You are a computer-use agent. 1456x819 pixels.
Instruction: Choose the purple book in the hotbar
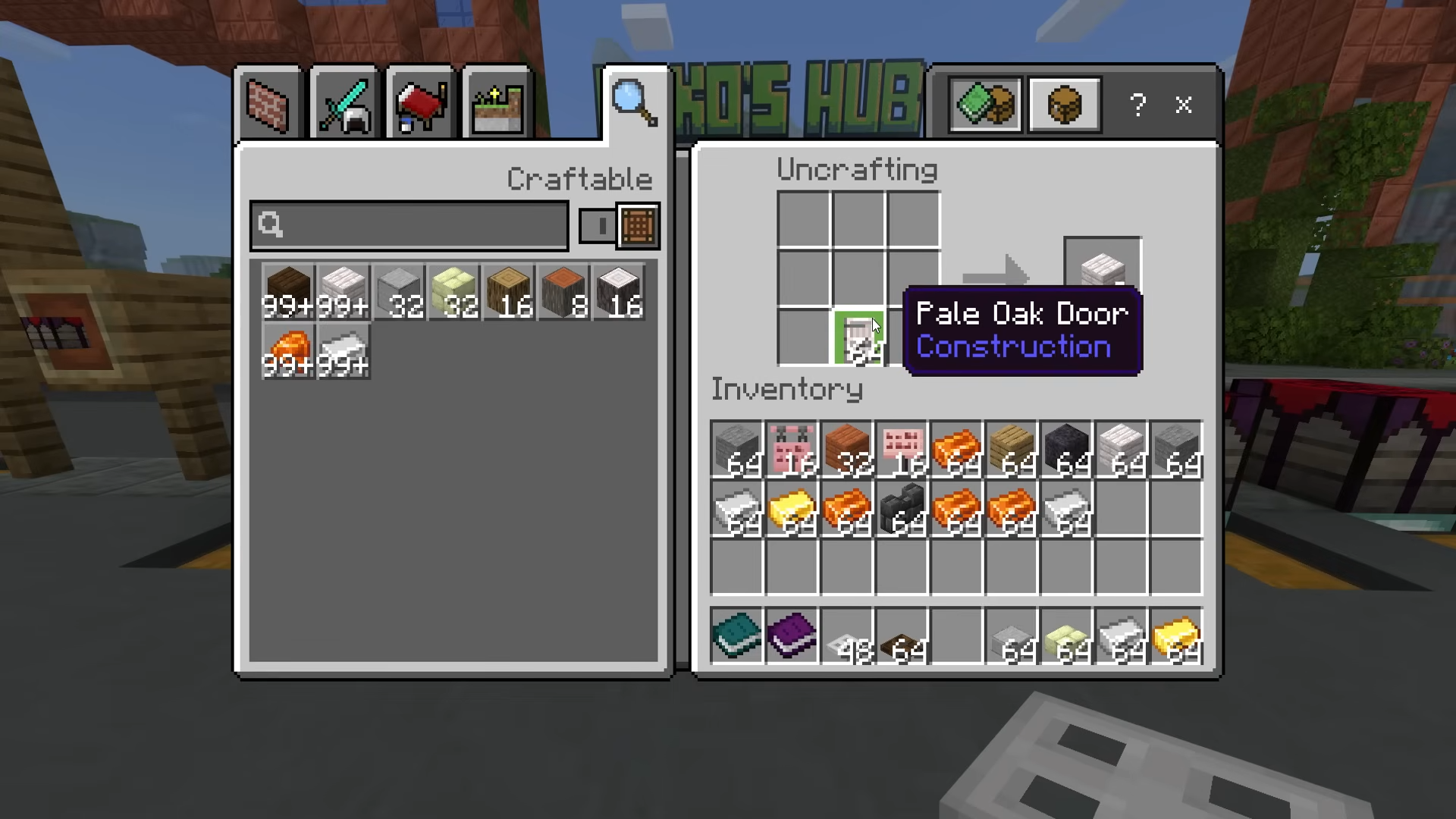click(792, 636)
